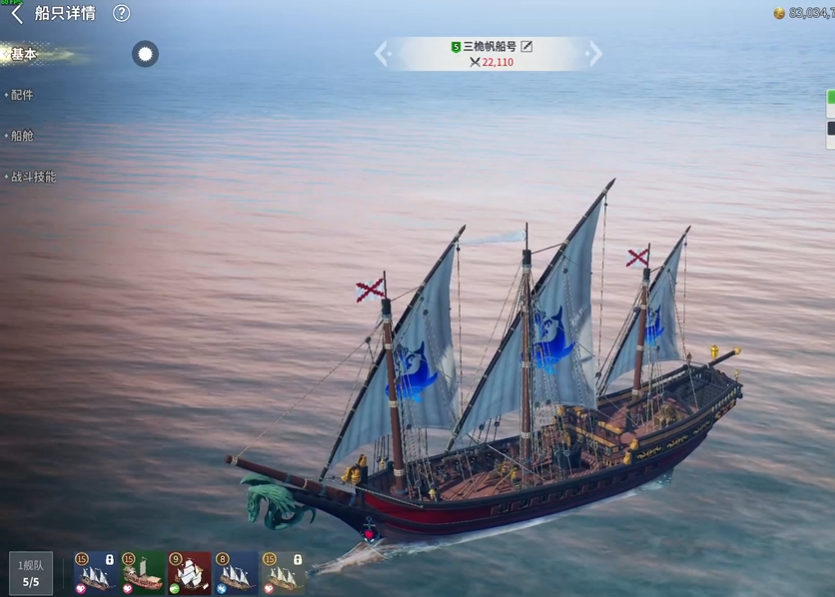This screenshot has width=835, height=597.
Task: Open the 船舱 tab
Action: coord(22,136)
